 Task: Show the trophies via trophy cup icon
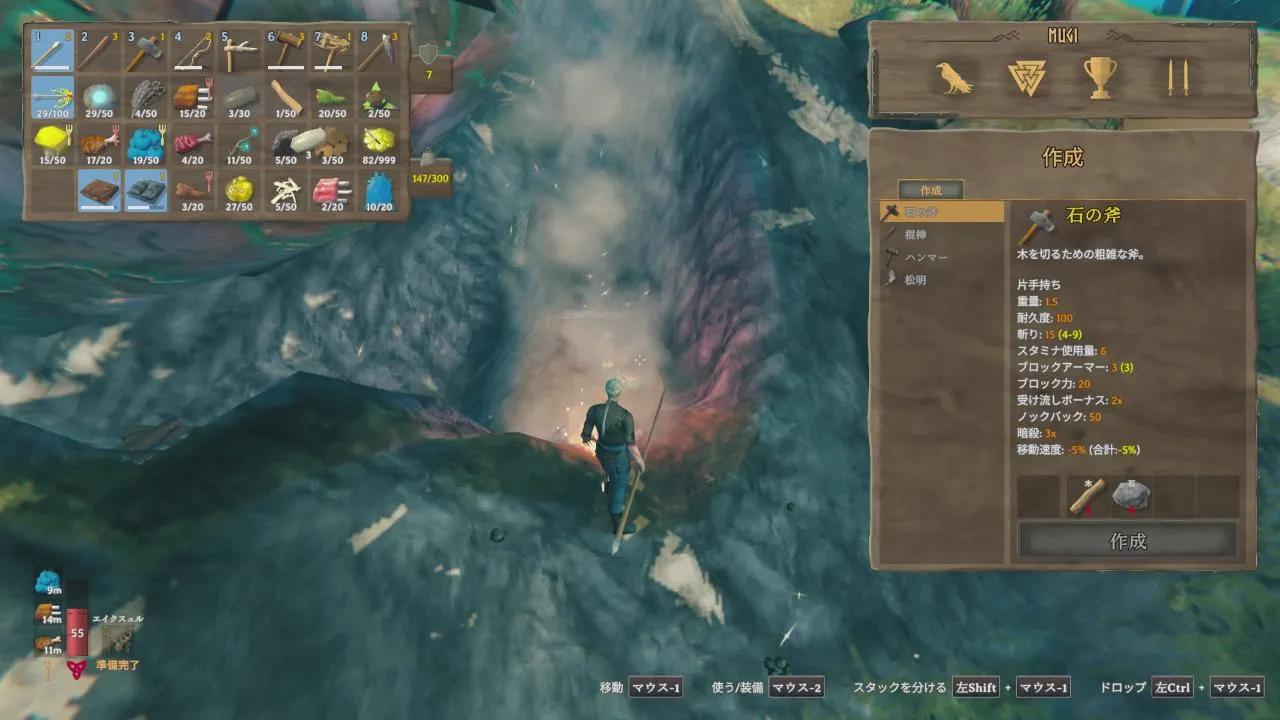1100,78
